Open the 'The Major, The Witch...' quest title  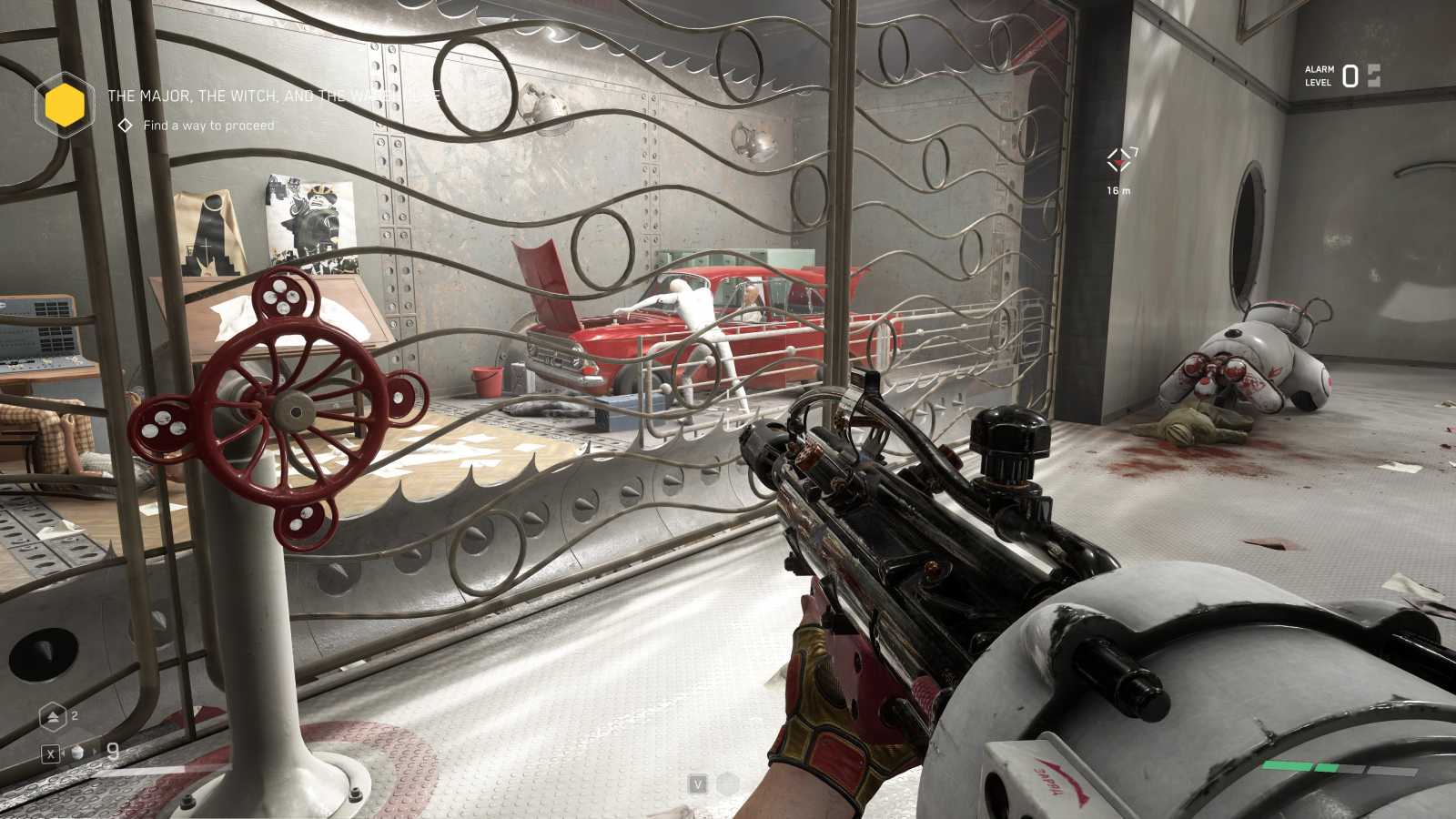click(x=273, y=96)
